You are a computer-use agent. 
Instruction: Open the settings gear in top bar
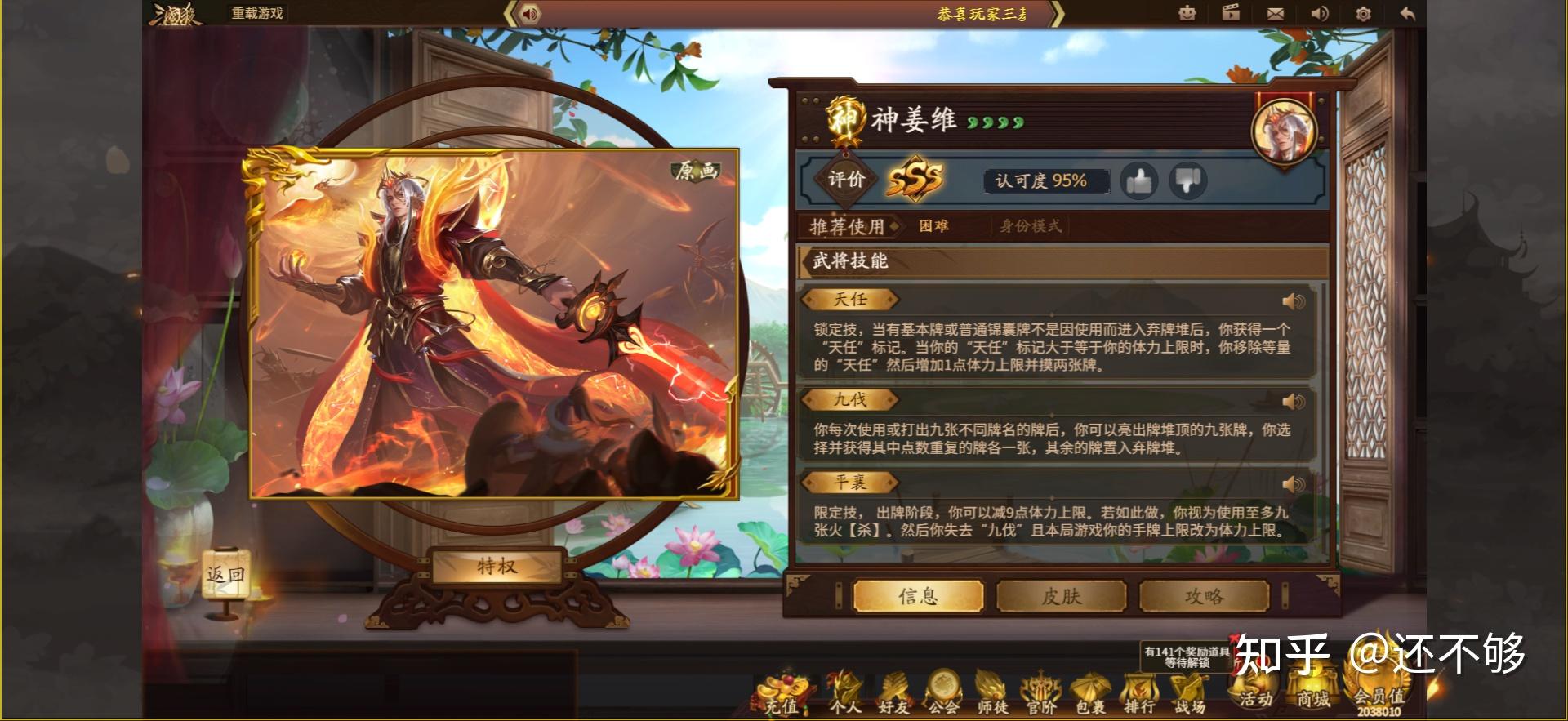(x=1362, y=13)
